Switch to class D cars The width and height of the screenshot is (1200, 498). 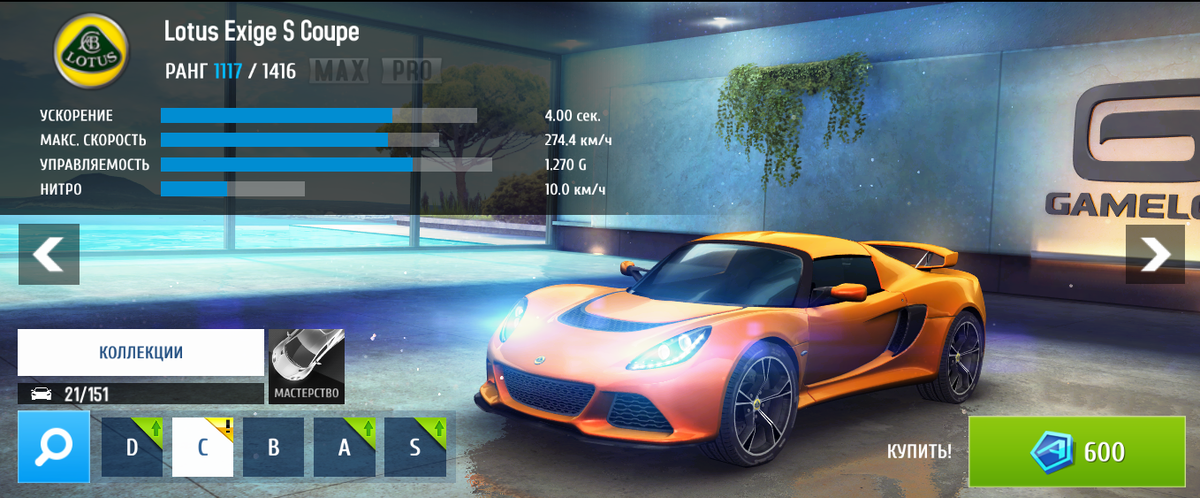click(132, 447)
